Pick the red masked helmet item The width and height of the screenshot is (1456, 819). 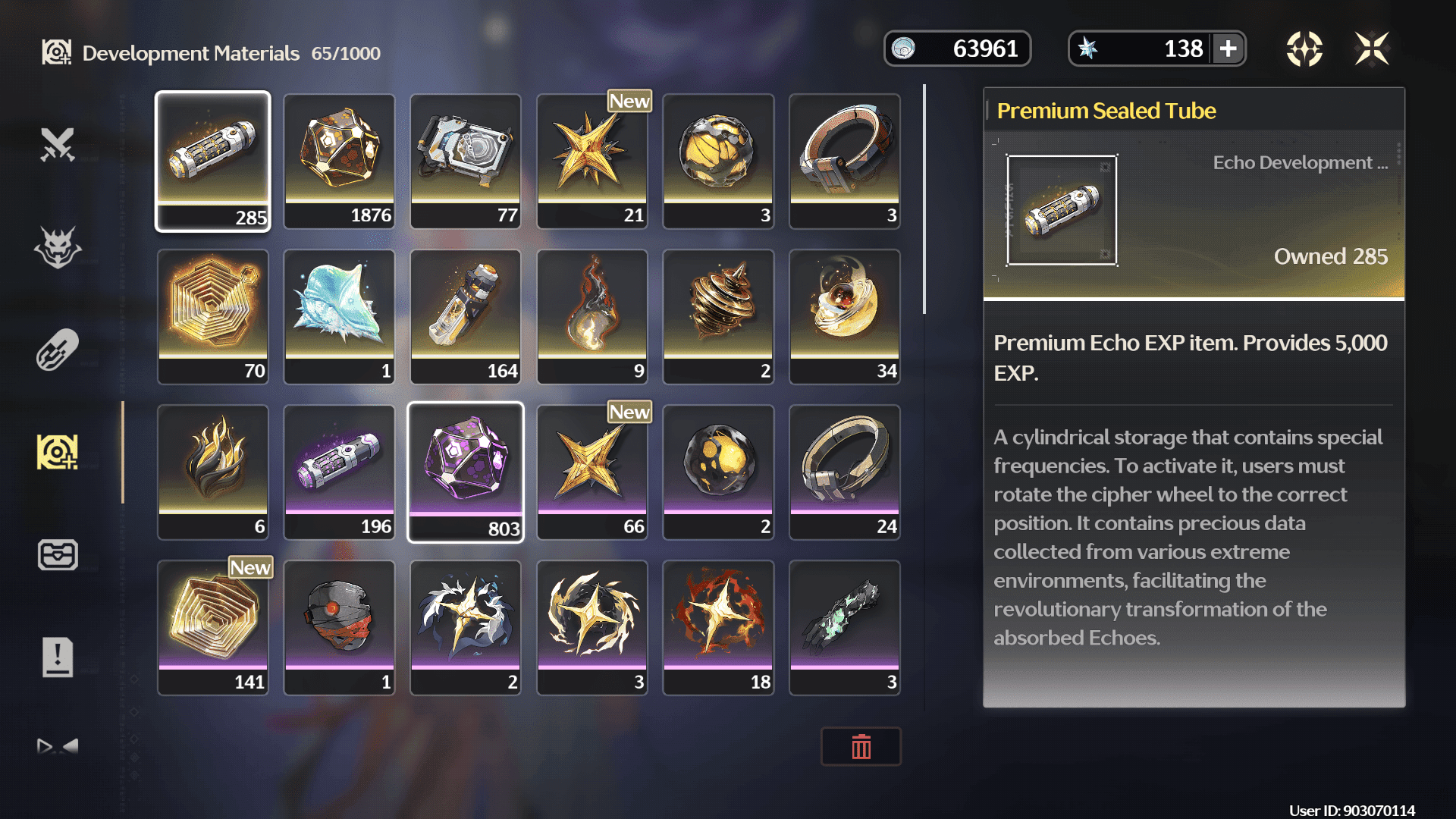[x=339, y=627]
